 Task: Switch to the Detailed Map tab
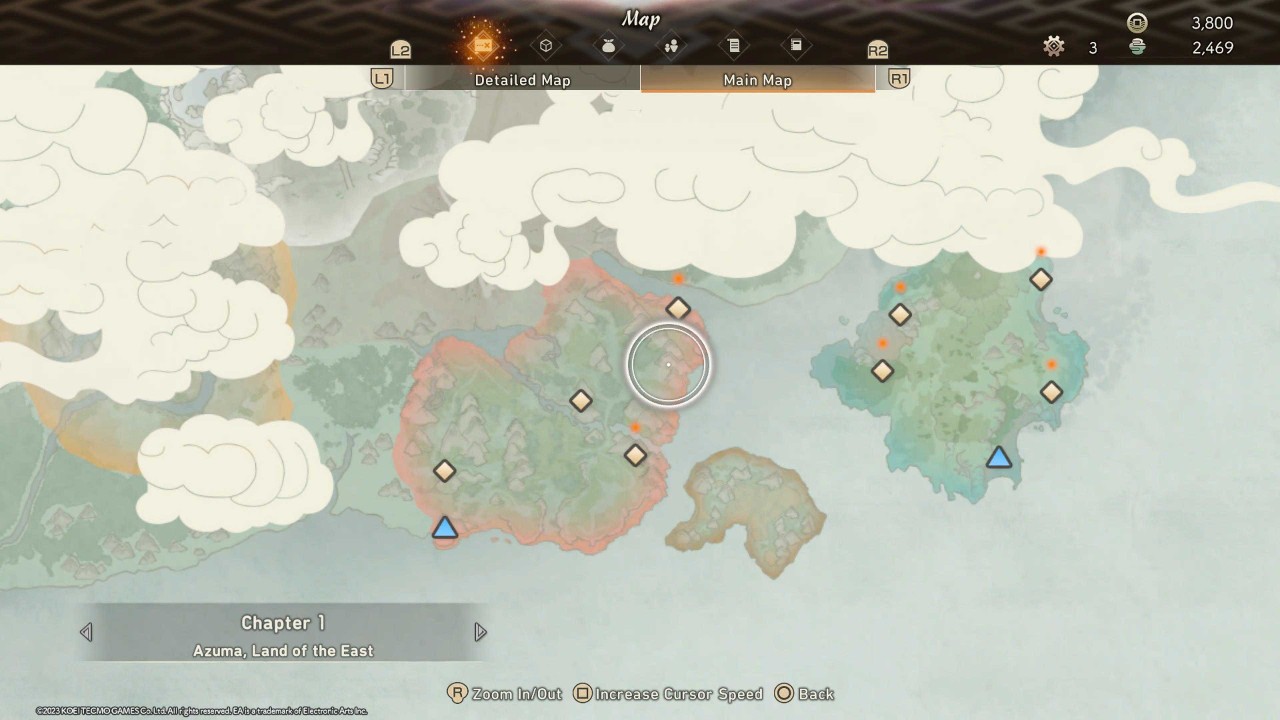(x=522, y=80)
